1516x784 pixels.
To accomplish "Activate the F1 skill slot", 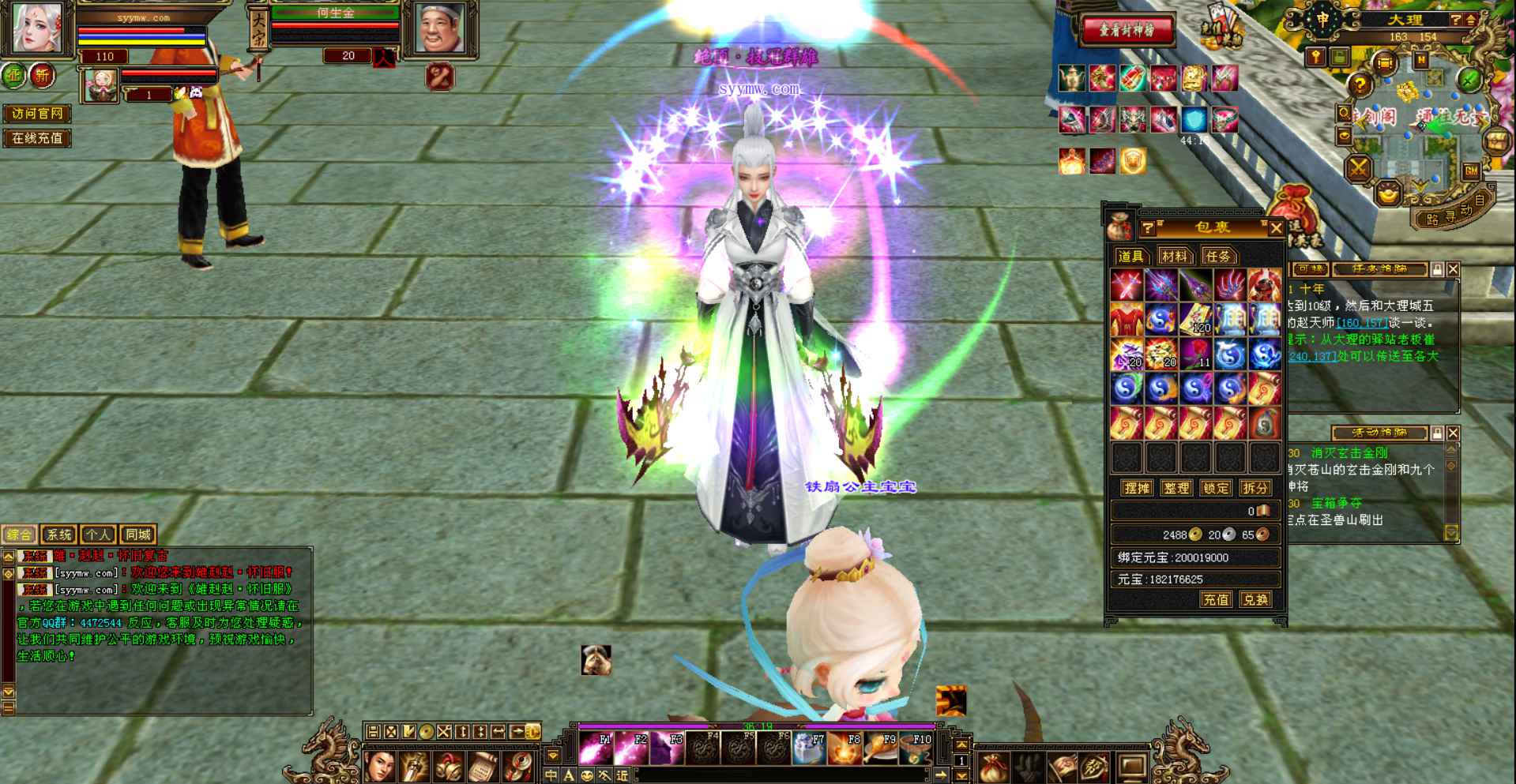I will [x=596, y=748].
